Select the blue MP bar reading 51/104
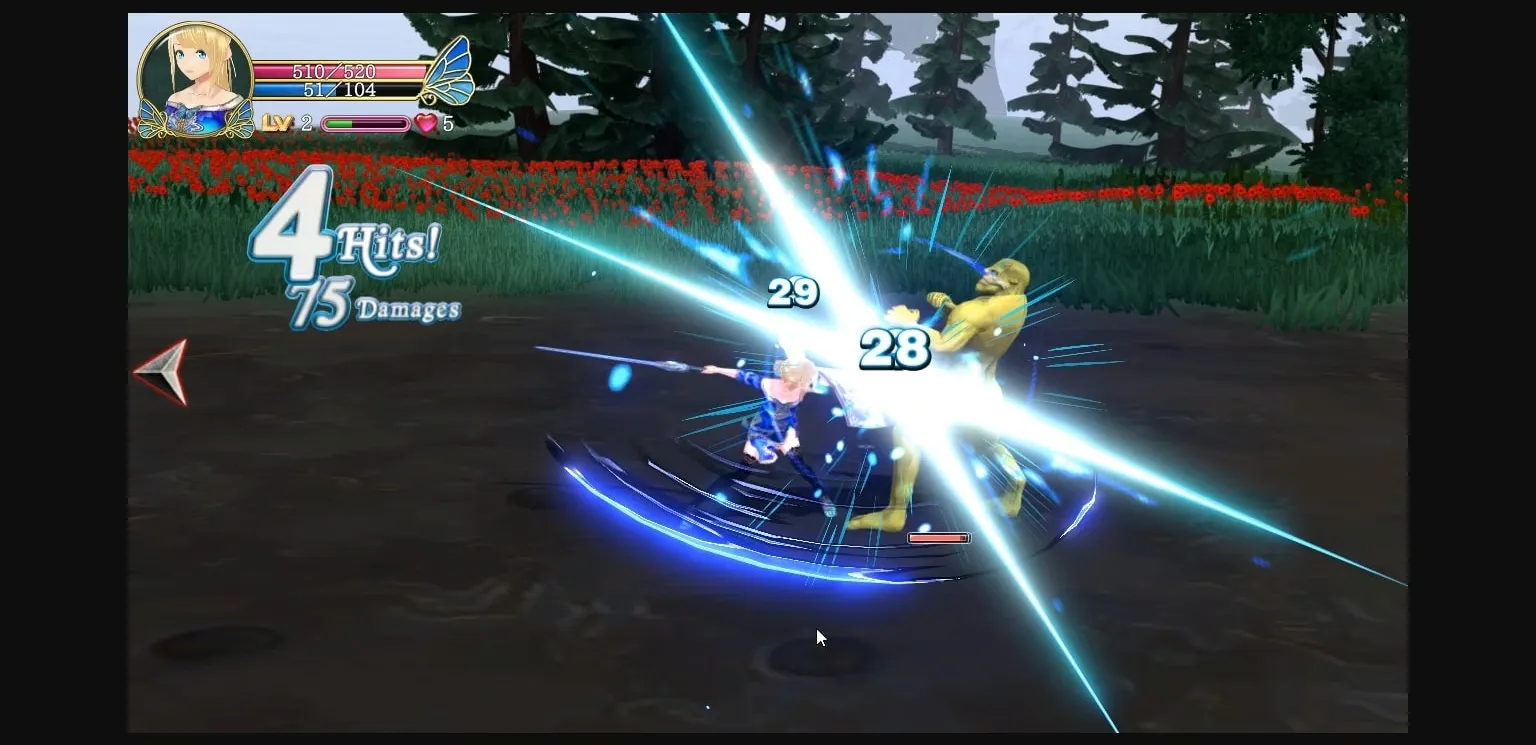The width and height of the screenshot is (1536, 745). point(336,89)
